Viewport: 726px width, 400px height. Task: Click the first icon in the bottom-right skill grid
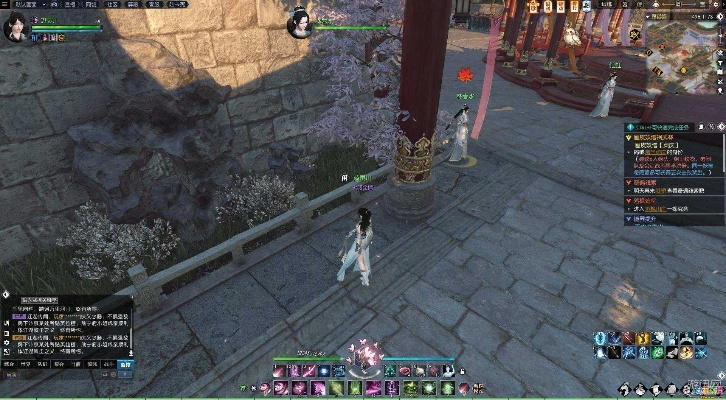tap(598, 339)
